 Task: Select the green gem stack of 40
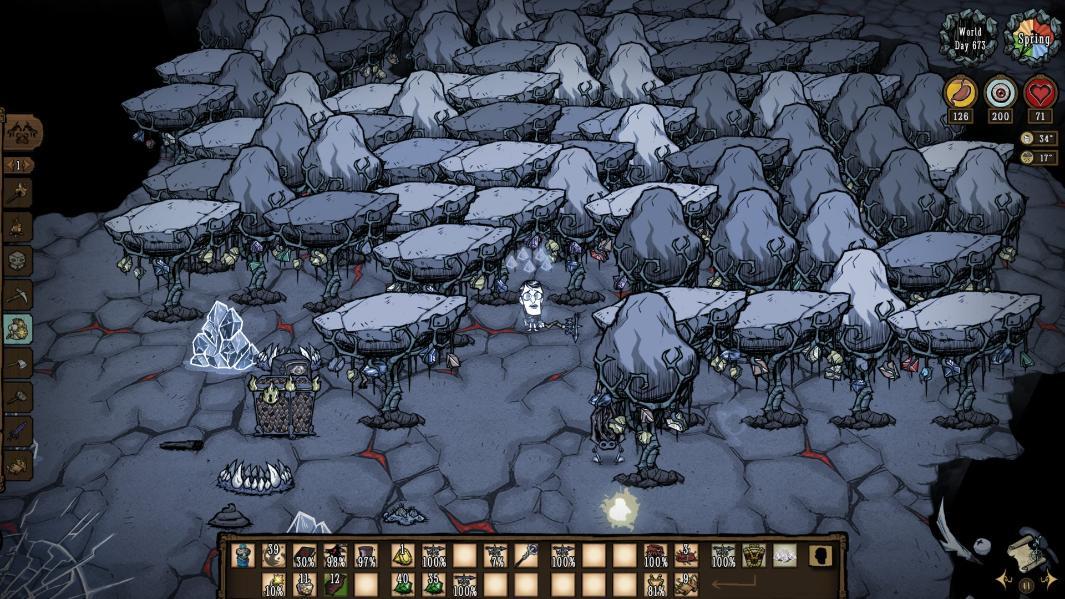pos(400,583)
